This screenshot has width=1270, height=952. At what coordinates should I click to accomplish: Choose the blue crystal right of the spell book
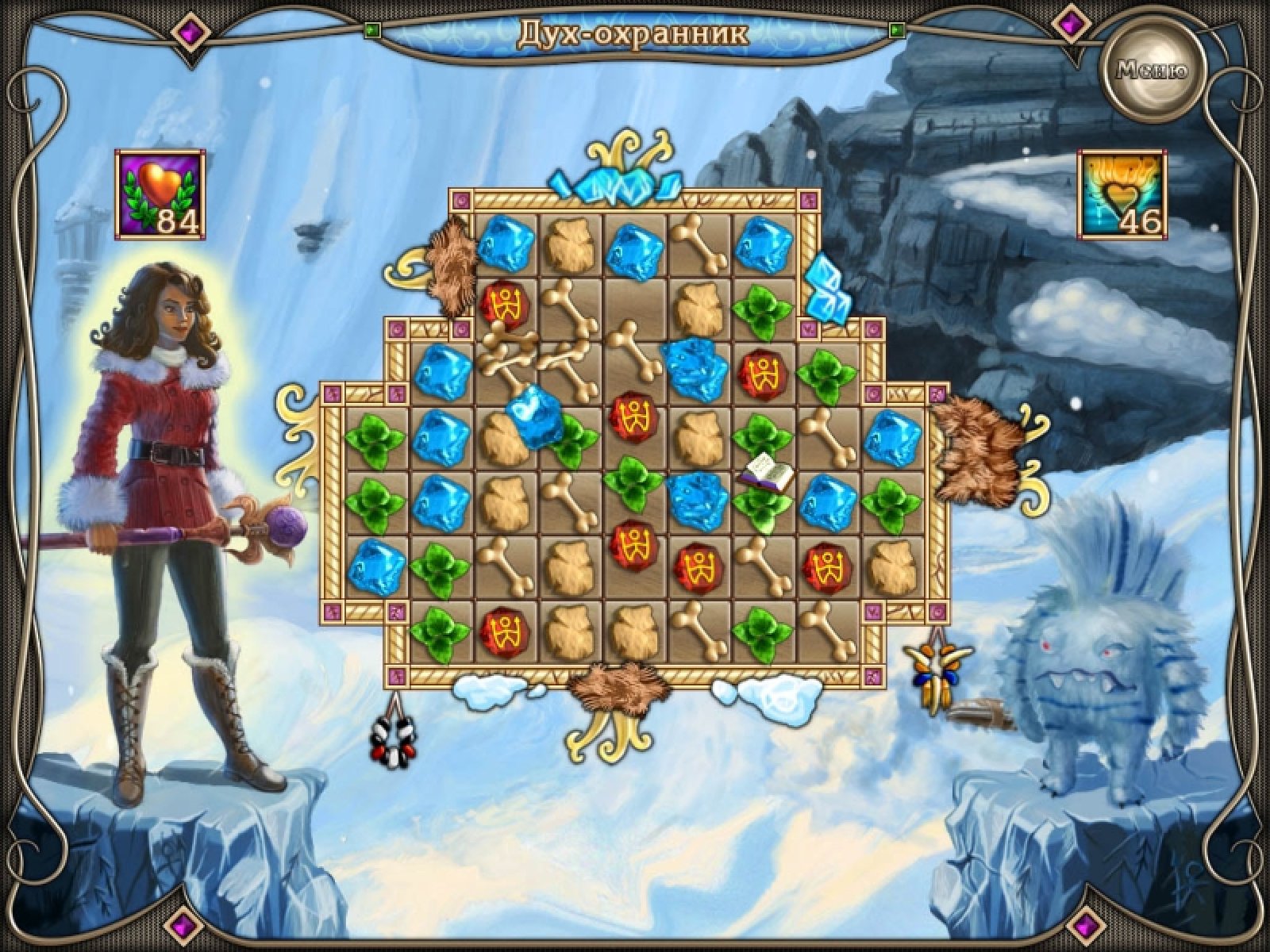[x=828, y=501]
